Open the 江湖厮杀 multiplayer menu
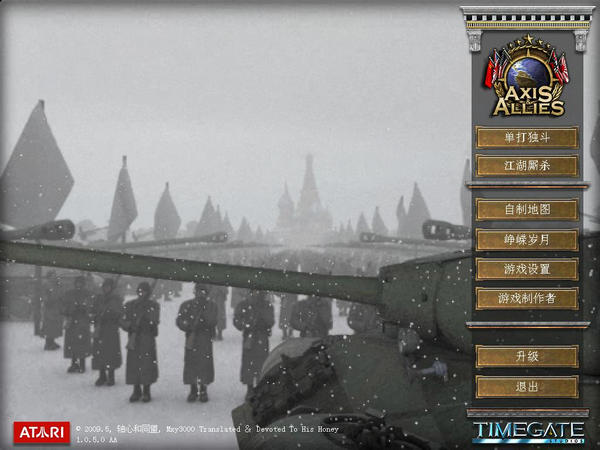 (526, 166)
